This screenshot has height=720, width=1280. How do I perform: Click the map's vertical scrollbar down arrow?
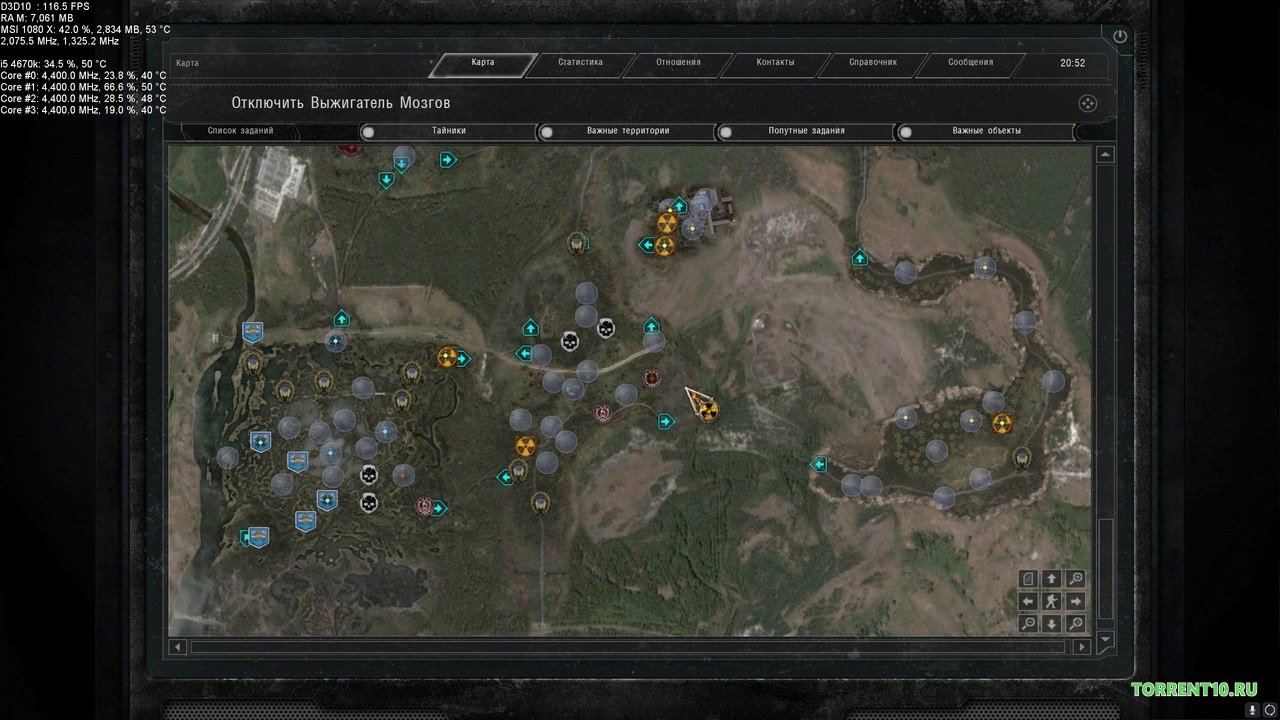pyautogui.click(x=1105, y=639)
